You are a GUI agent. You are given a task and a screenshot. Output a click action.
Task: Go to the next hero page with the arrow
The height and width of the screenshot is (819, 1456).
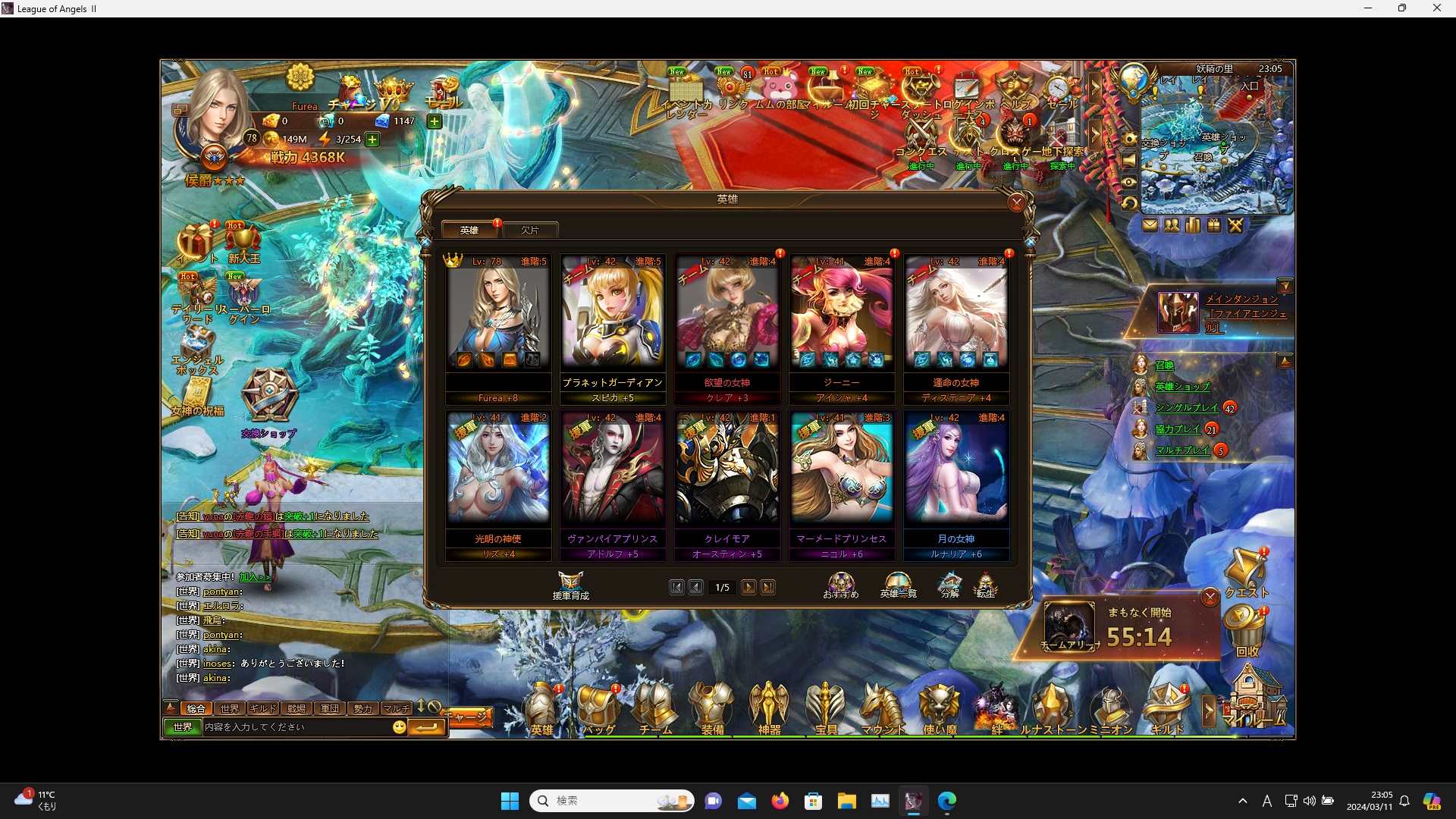(749, 587)
